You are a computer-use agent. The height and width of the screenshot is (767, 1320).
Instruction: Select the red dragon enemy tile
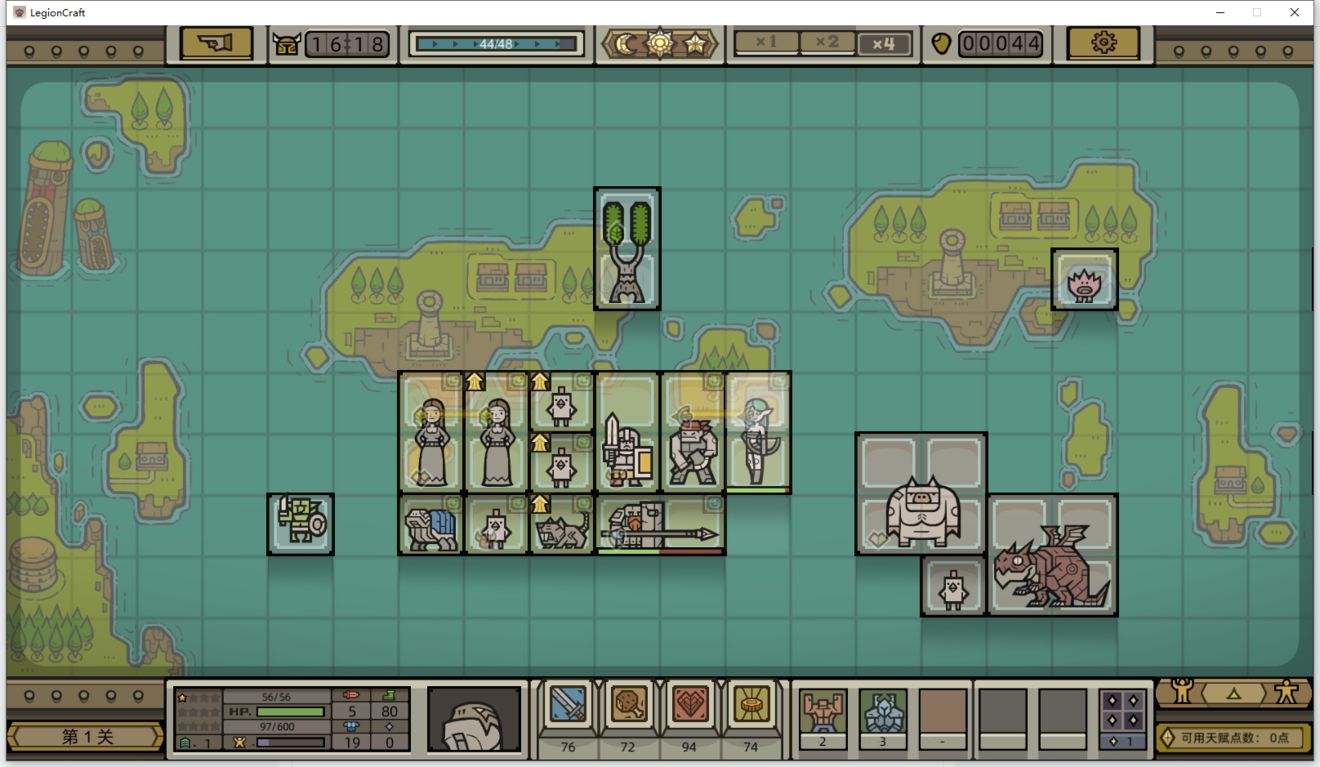tap(1052, 555)
